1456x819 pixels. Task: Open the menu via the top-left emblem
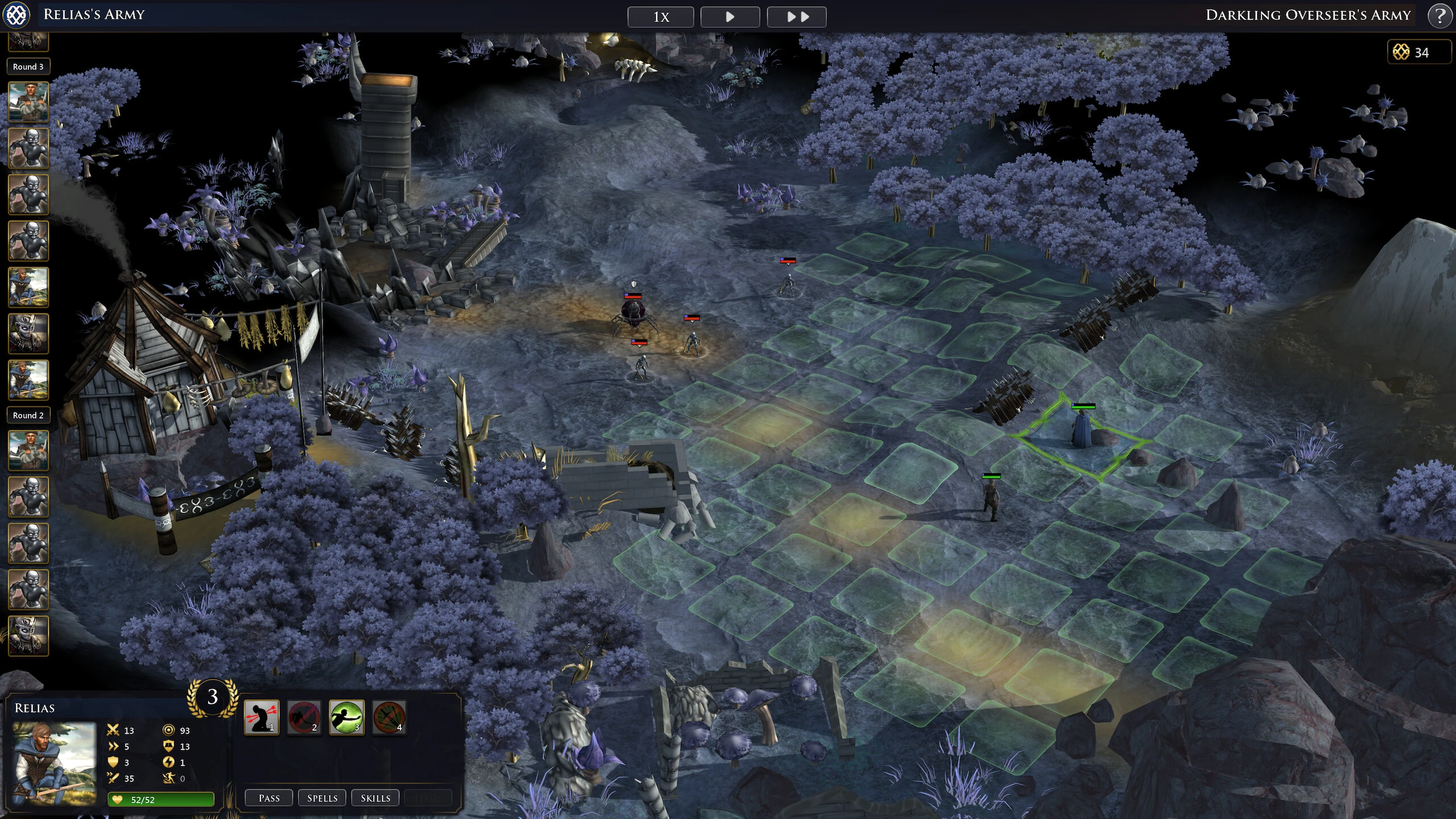click(16, 15)
